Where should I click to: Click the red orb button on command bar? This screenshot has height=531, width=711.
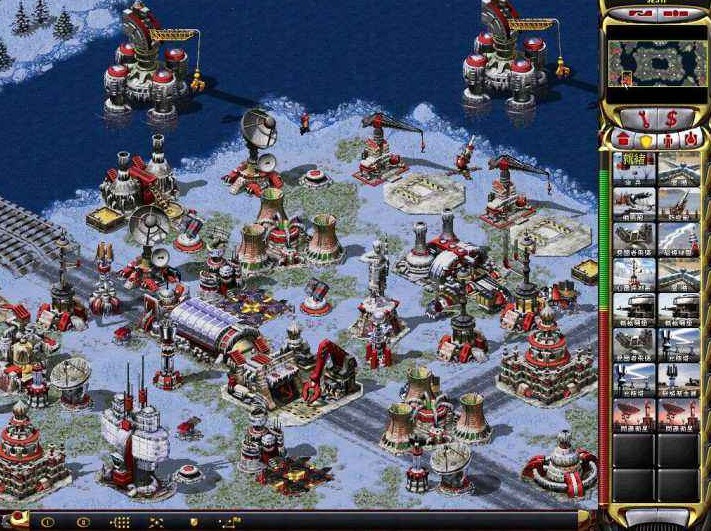click(x=18, y=521)
